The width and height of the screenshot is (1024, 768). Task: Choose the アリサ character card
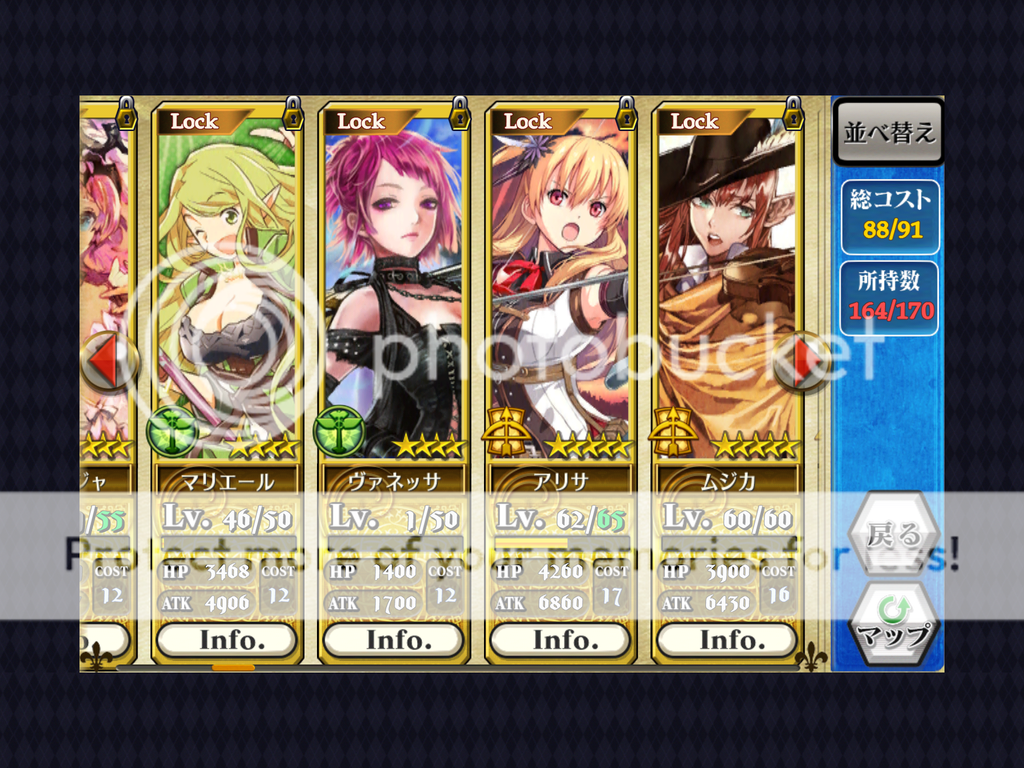point(560,290)
